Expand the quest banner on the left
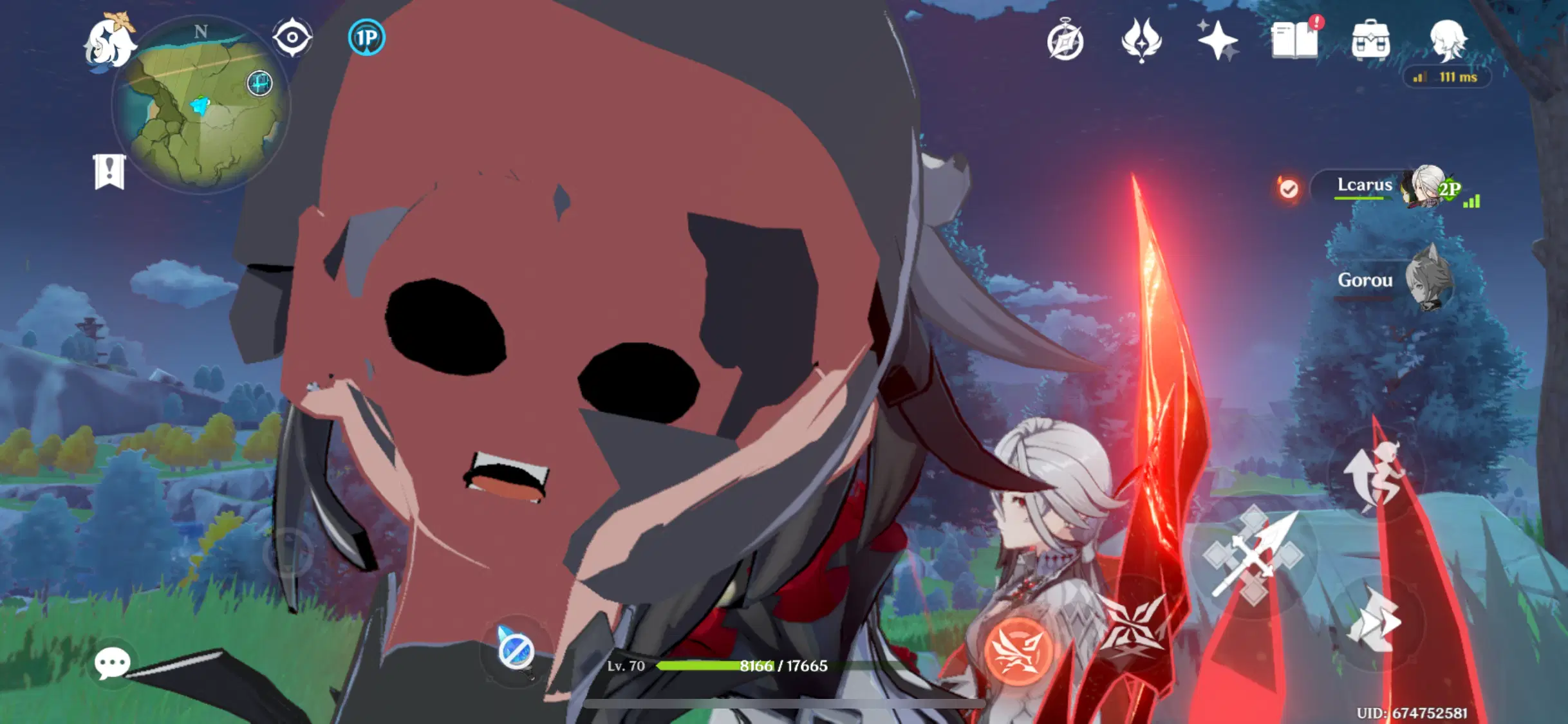1568x724 pixels. (111, 171)
